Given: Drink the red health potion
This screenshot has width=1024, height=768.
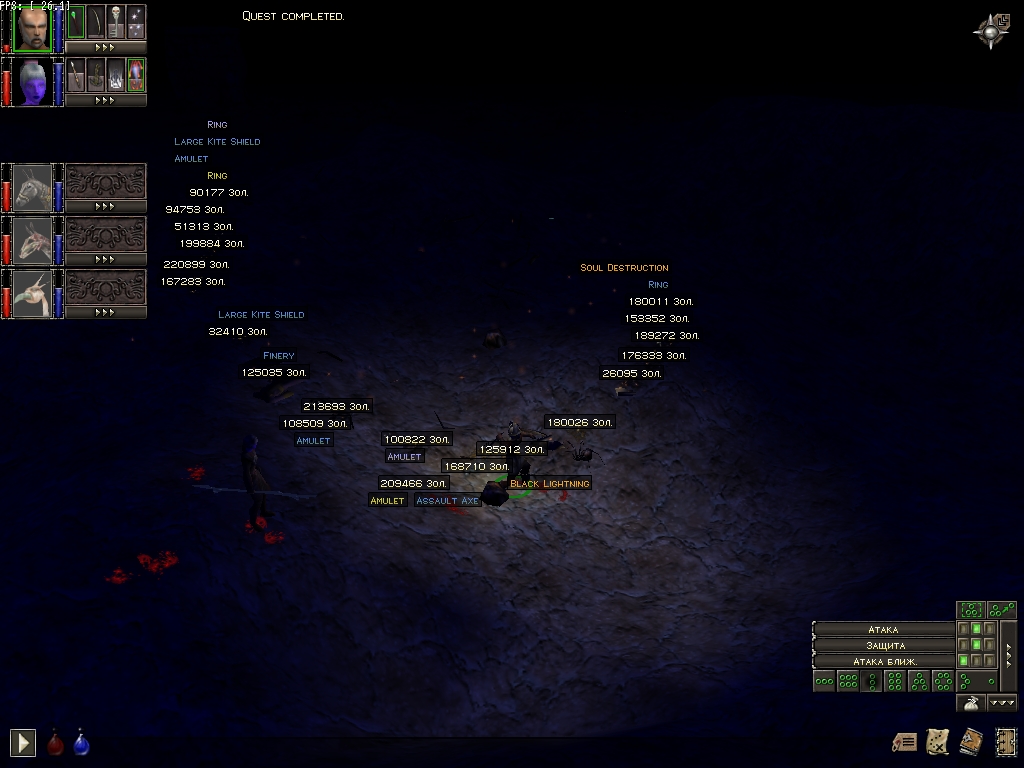Looking at the screenshot, I should (56, 743).
